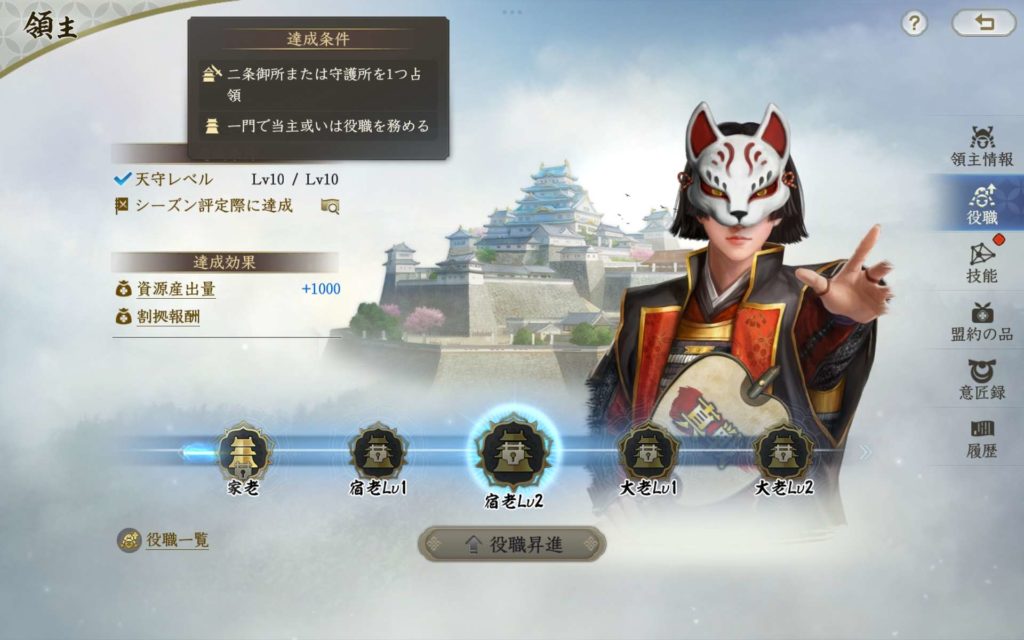
Task: Advance the rank track with the right chevron
Action: (864, 452)
